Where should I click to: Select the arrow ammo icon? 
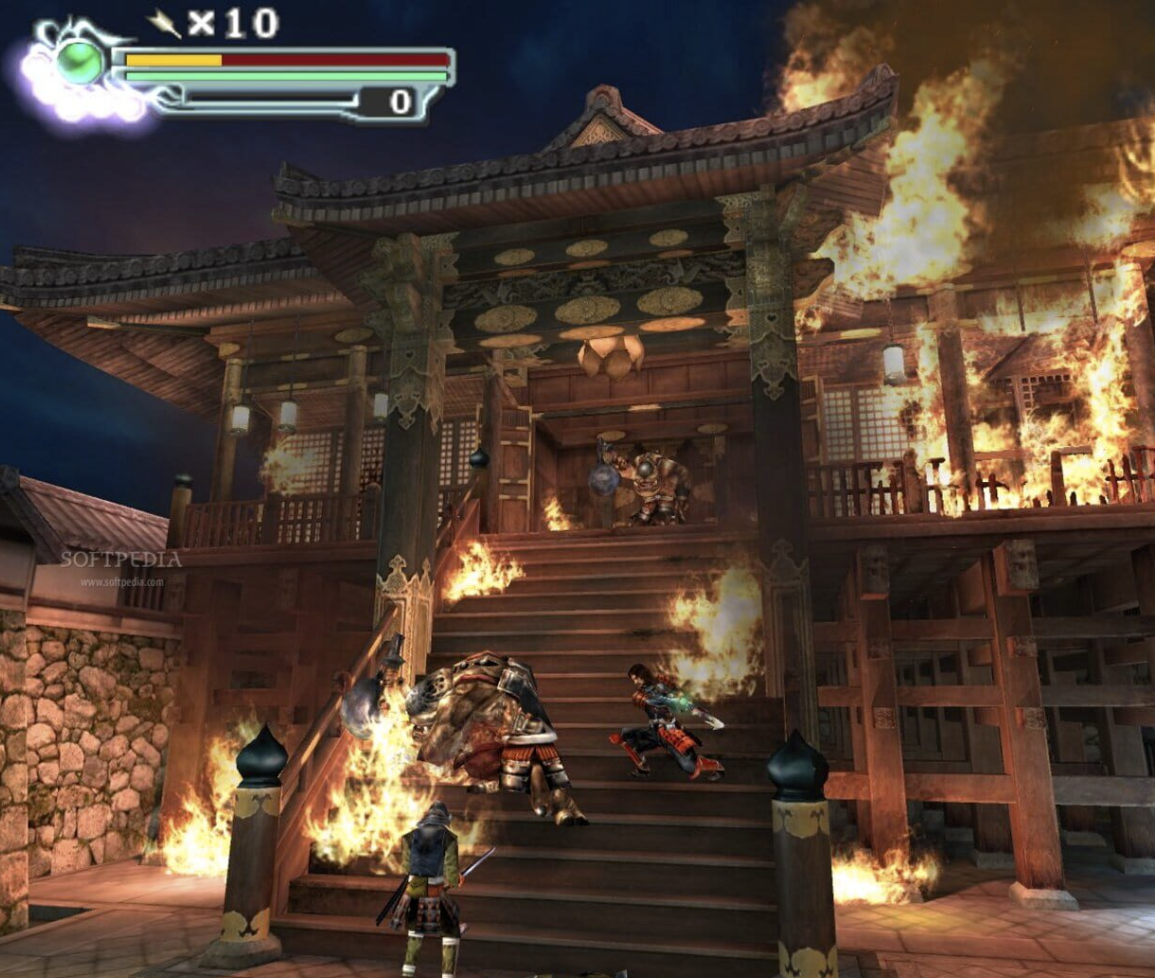pos(164,23)
